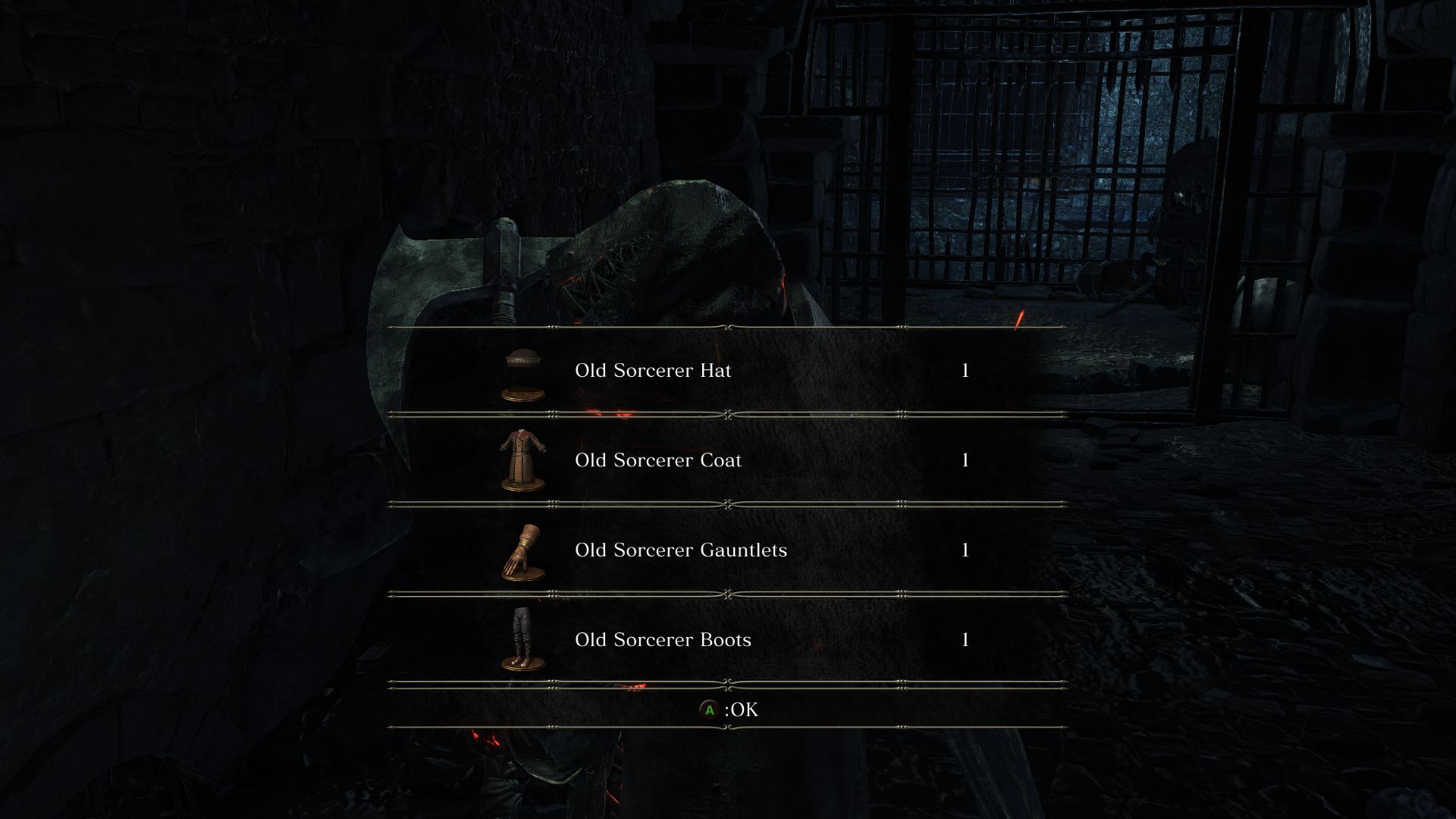Select the Old Sorcerer Boots row
This screenshot has height=819, width=1456.
click(x=662, y=640)
